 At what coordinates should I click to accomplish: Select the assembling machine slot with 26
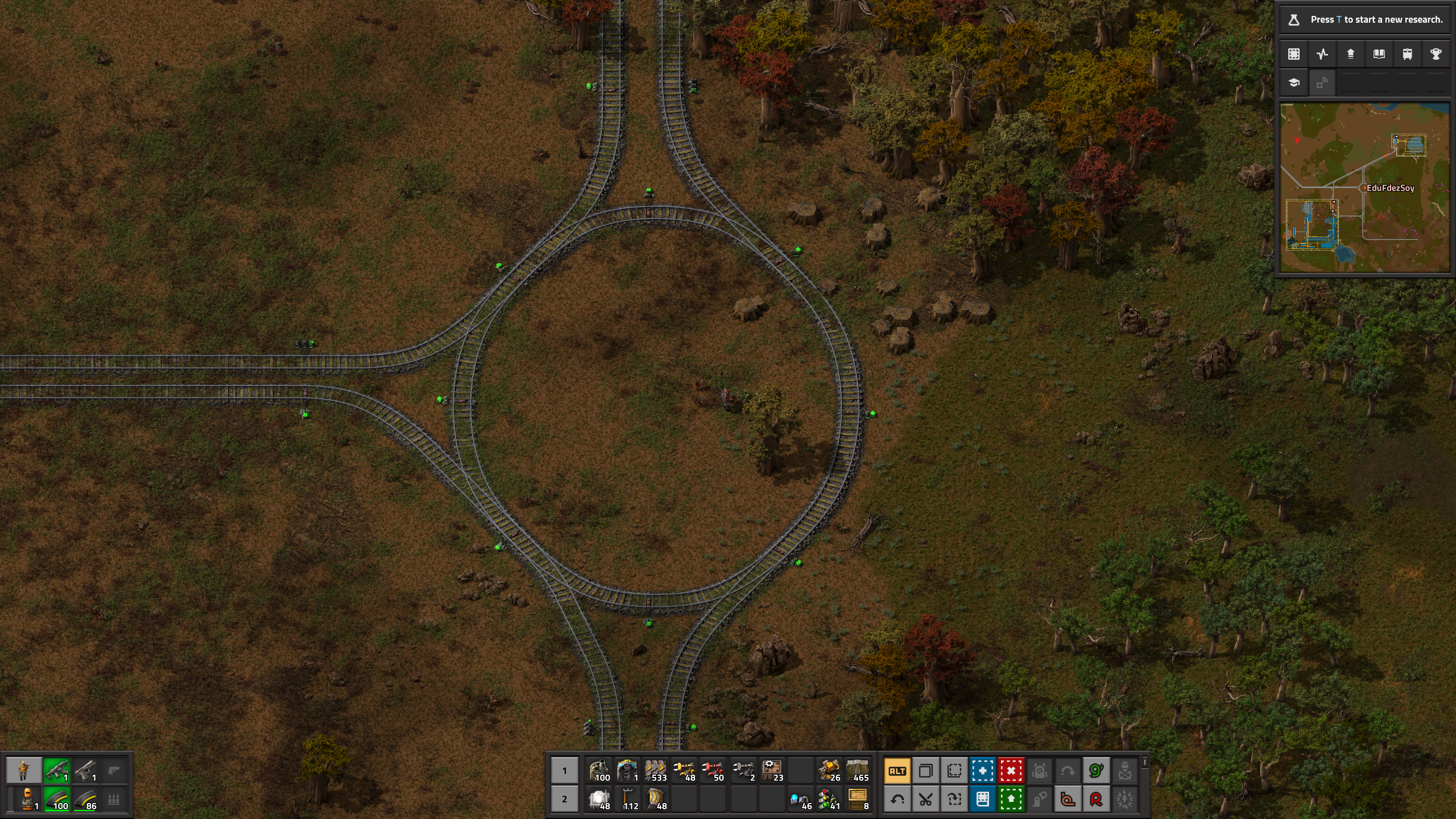click(x=829, y=771)
